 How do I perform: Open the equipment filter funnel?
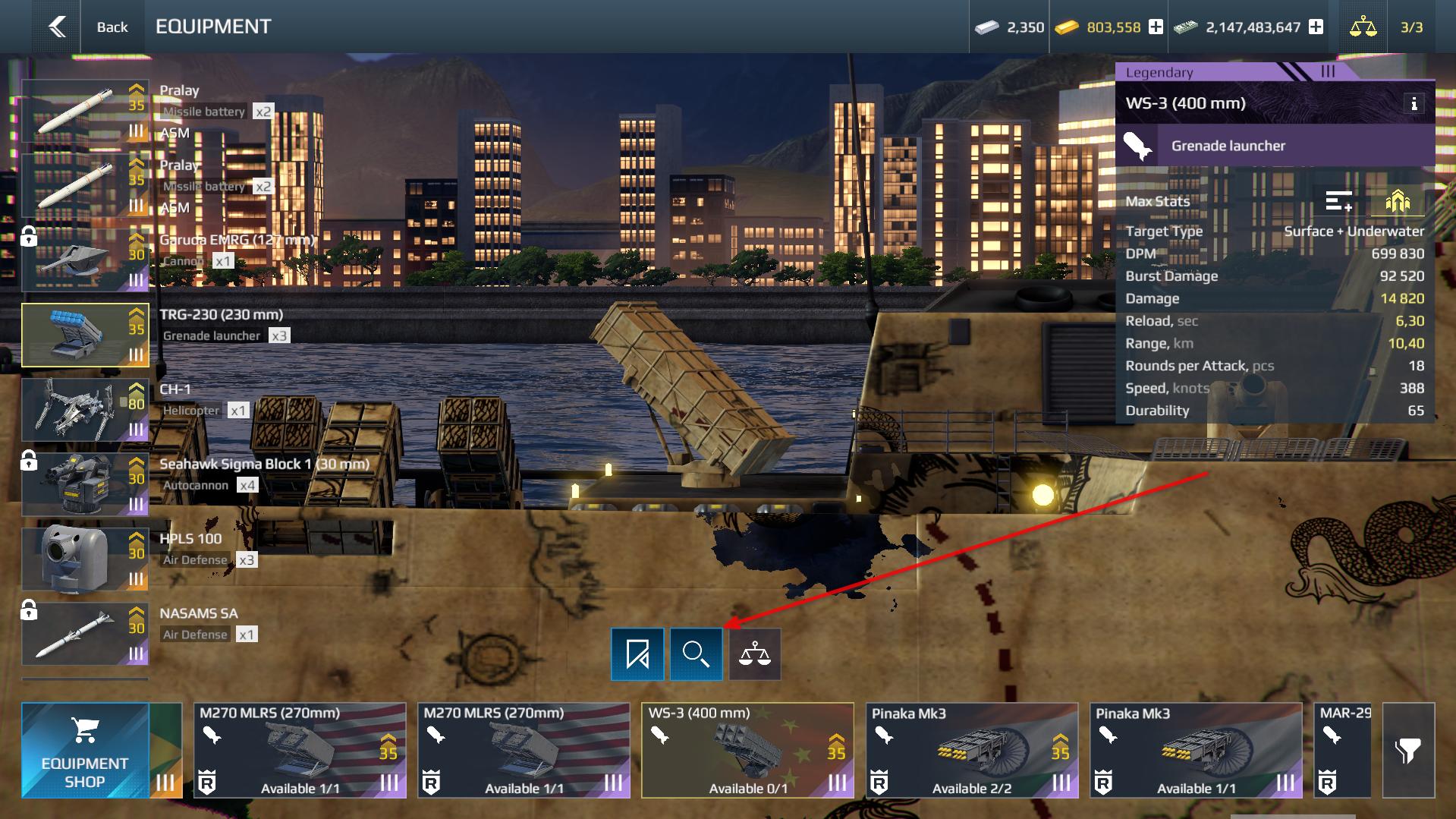click(x=1408, y=750)
